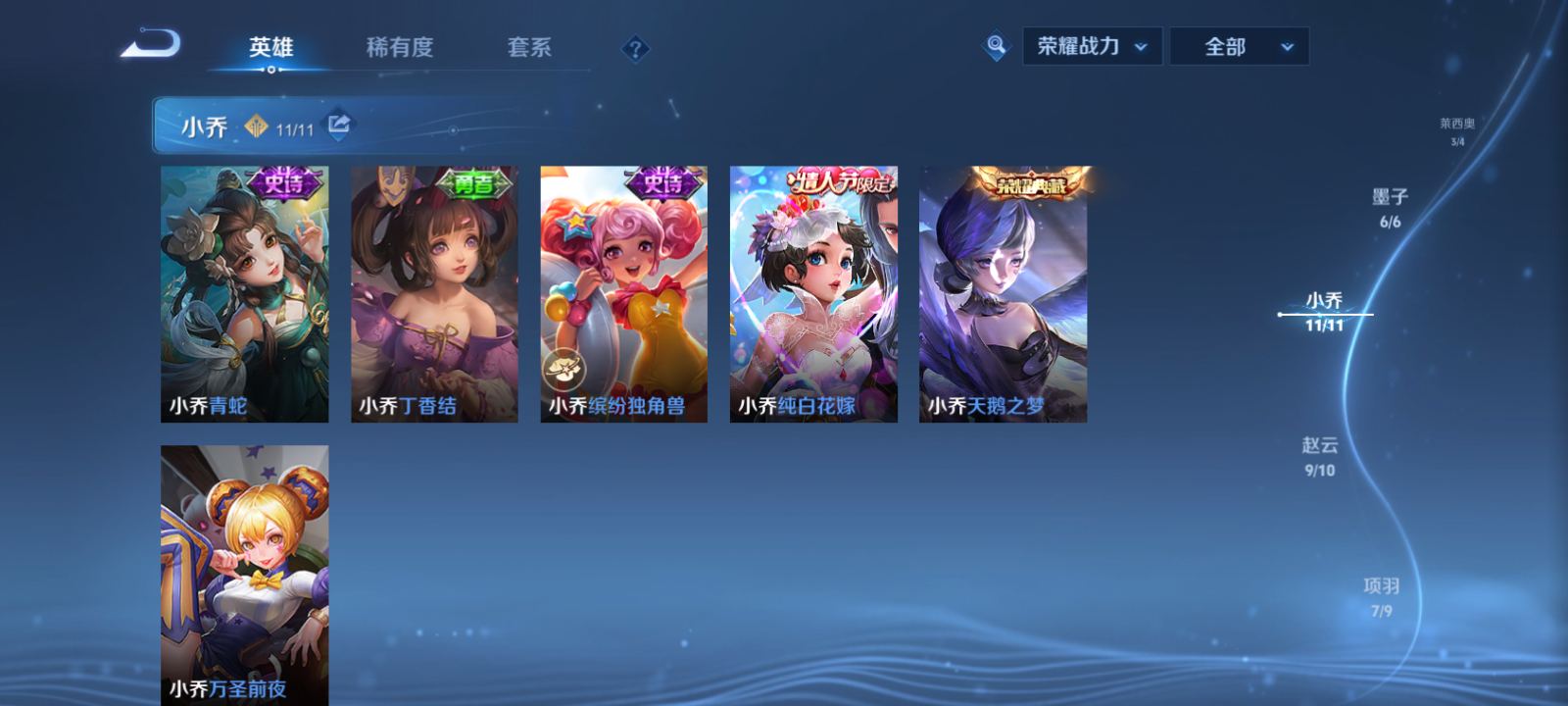Open the 万圣前夜 skin thumbnail
Viewport: 1568px width, 706px height.
244,569
